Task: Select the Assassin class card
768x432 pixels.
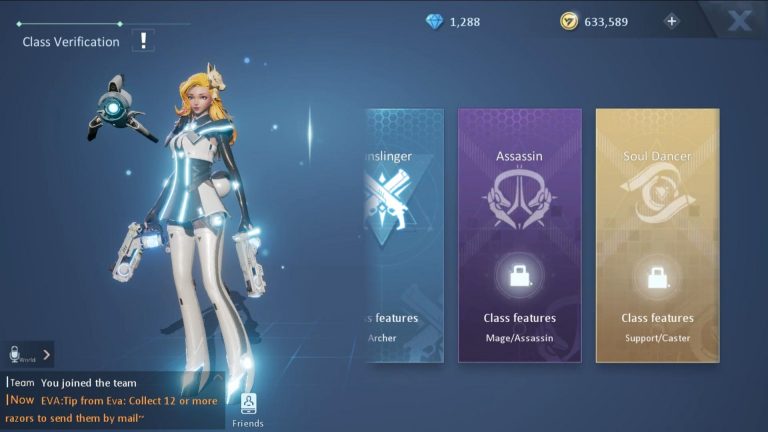Action: click(519, 235)
